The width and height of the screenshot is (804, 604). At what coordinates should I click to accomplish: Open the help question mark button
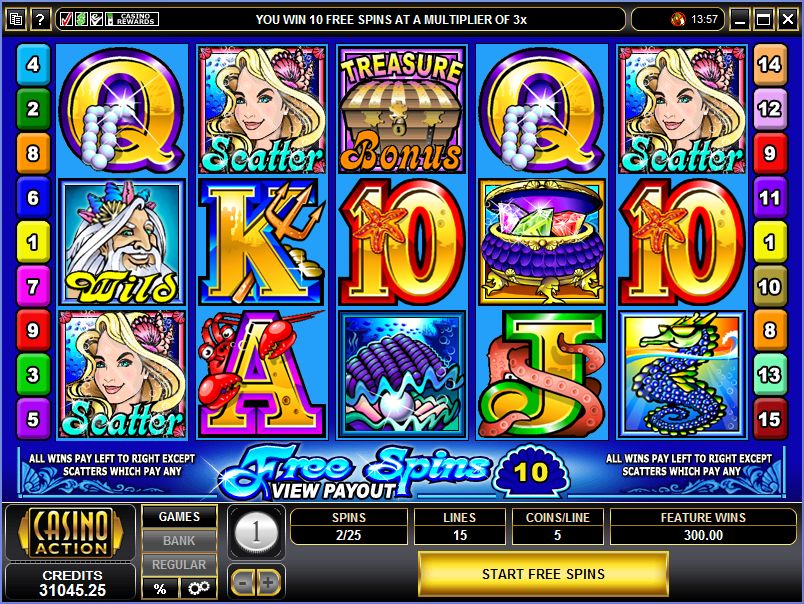click(x=41, y=19)
